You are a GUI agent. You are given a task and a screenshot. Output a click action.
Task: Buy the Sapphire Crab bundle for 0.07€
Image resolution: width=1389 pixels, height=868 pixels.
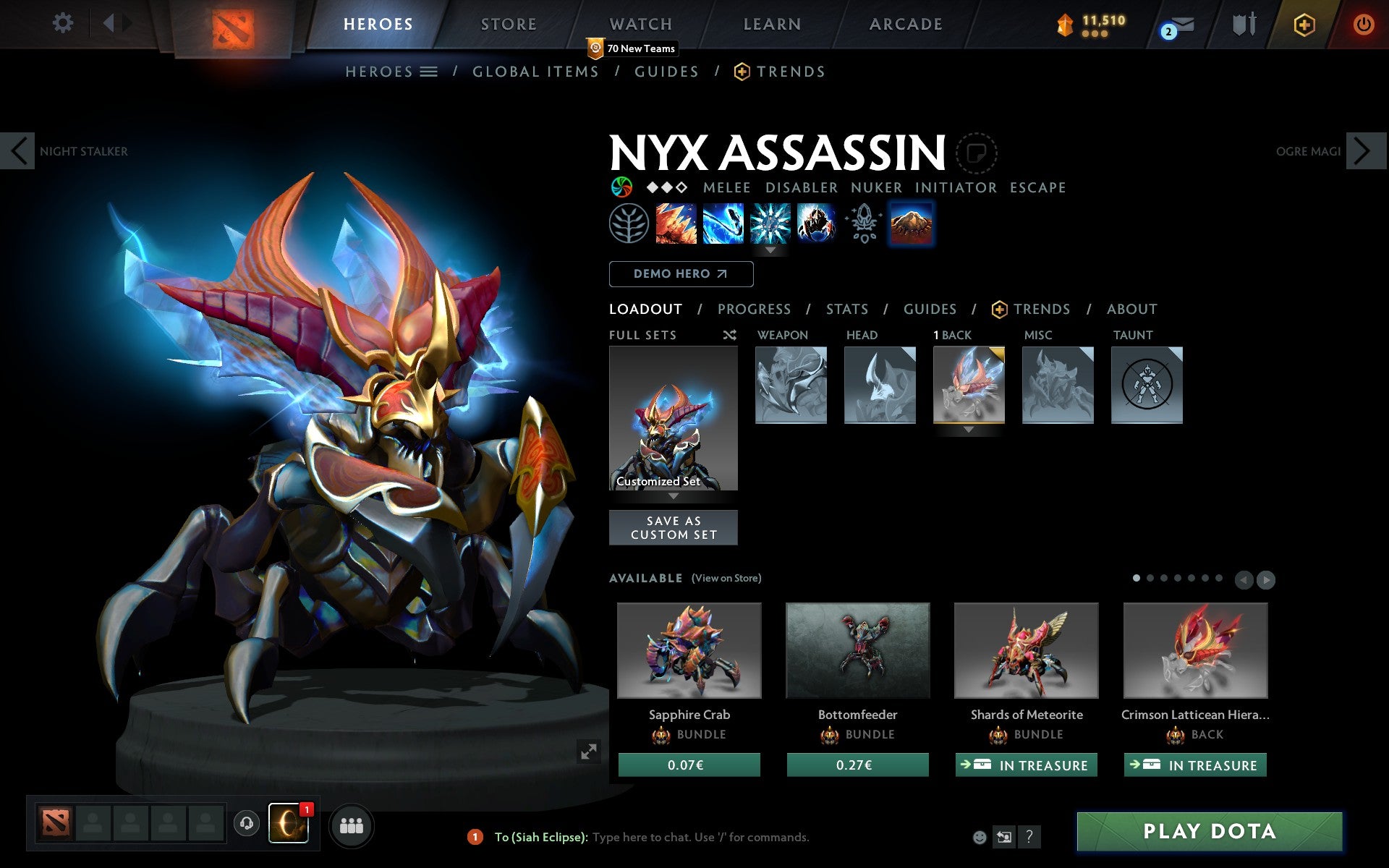(x=689, y=765)
